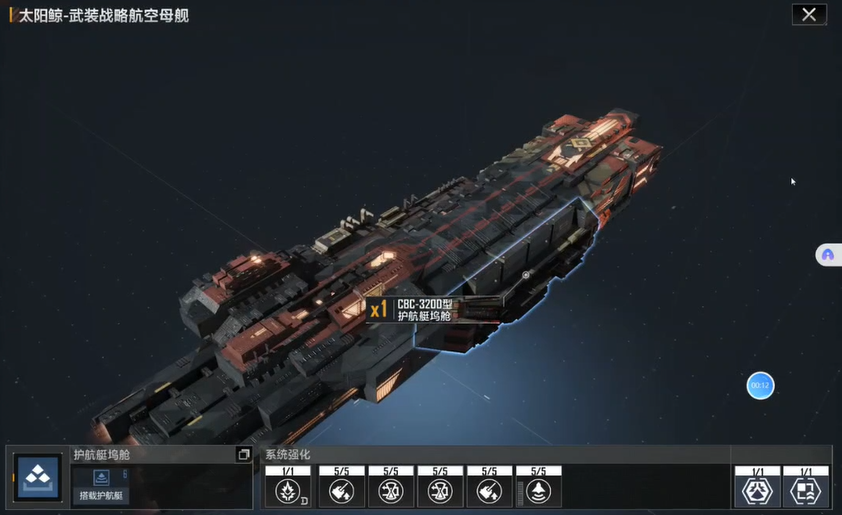
Task: Open the purple assistant overlay icon
Action: (x=827, y=255)
